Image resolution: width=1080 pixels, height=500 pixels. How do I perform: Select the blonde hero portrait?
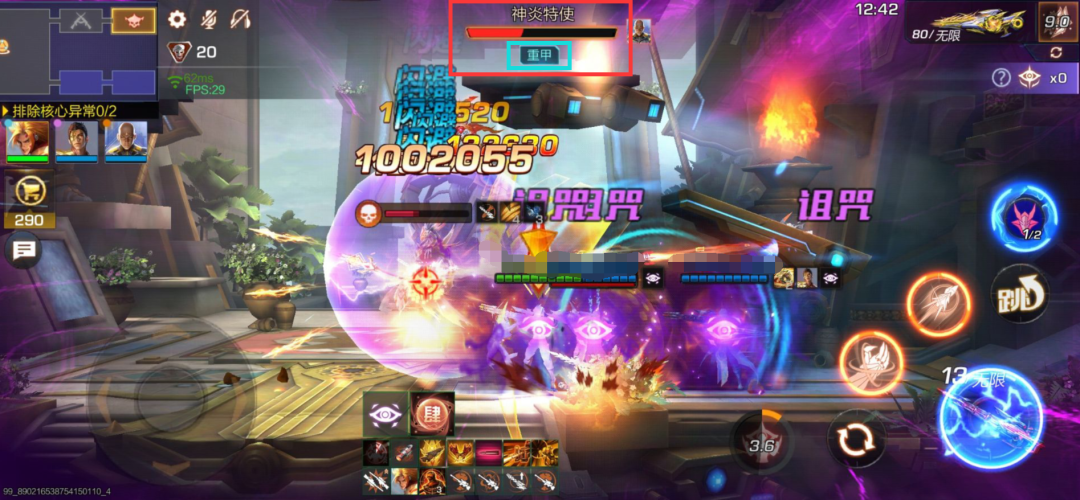(x=28, y=141)
